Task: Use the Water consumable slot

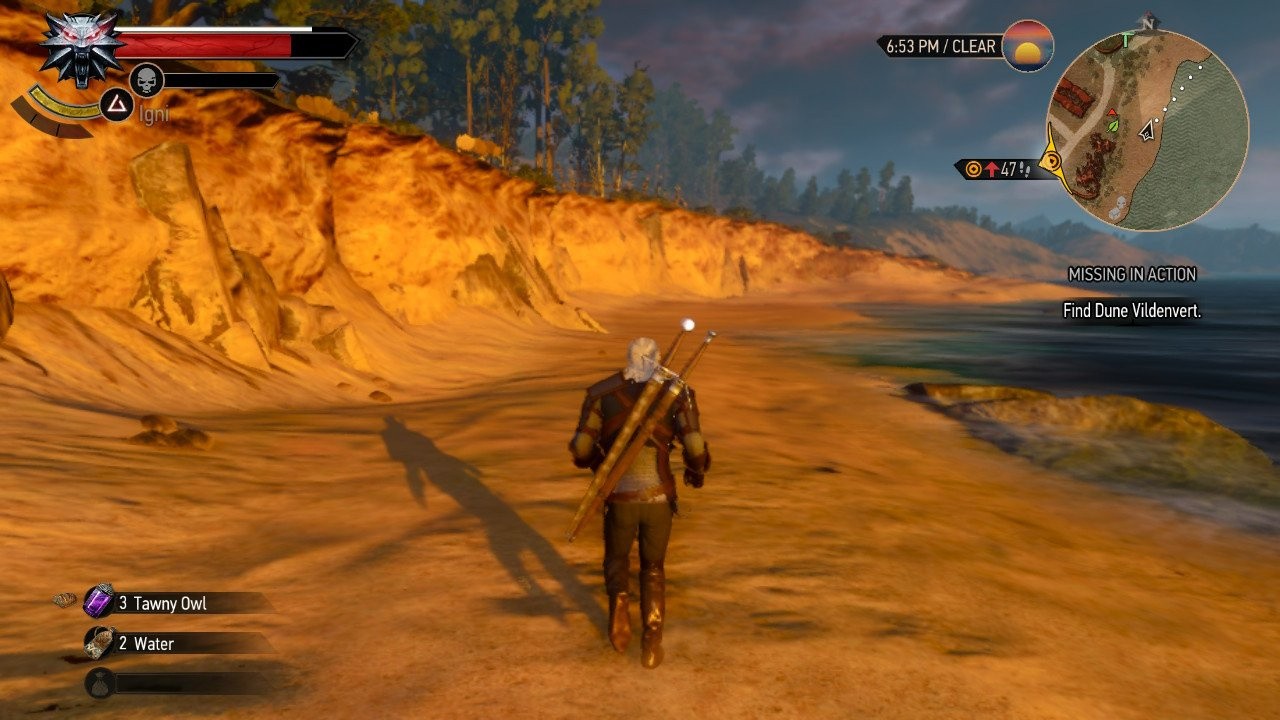Action: tap(100, 643)
